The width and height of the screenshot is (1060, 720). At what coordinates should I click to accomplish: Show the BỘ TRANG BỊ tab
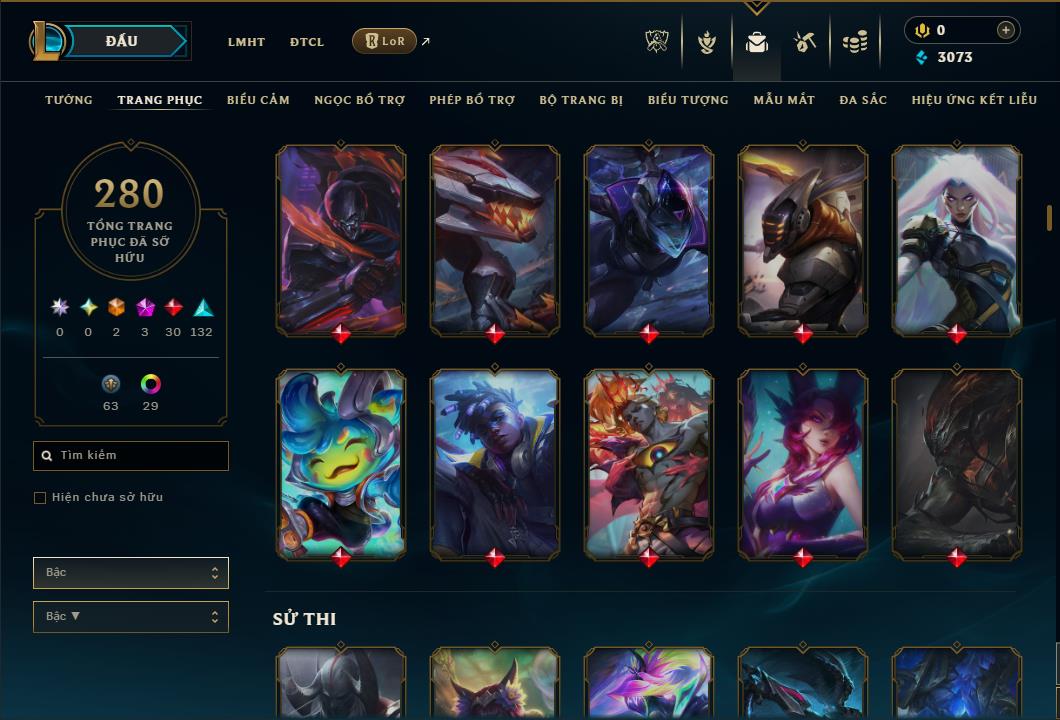click(581, 100)
